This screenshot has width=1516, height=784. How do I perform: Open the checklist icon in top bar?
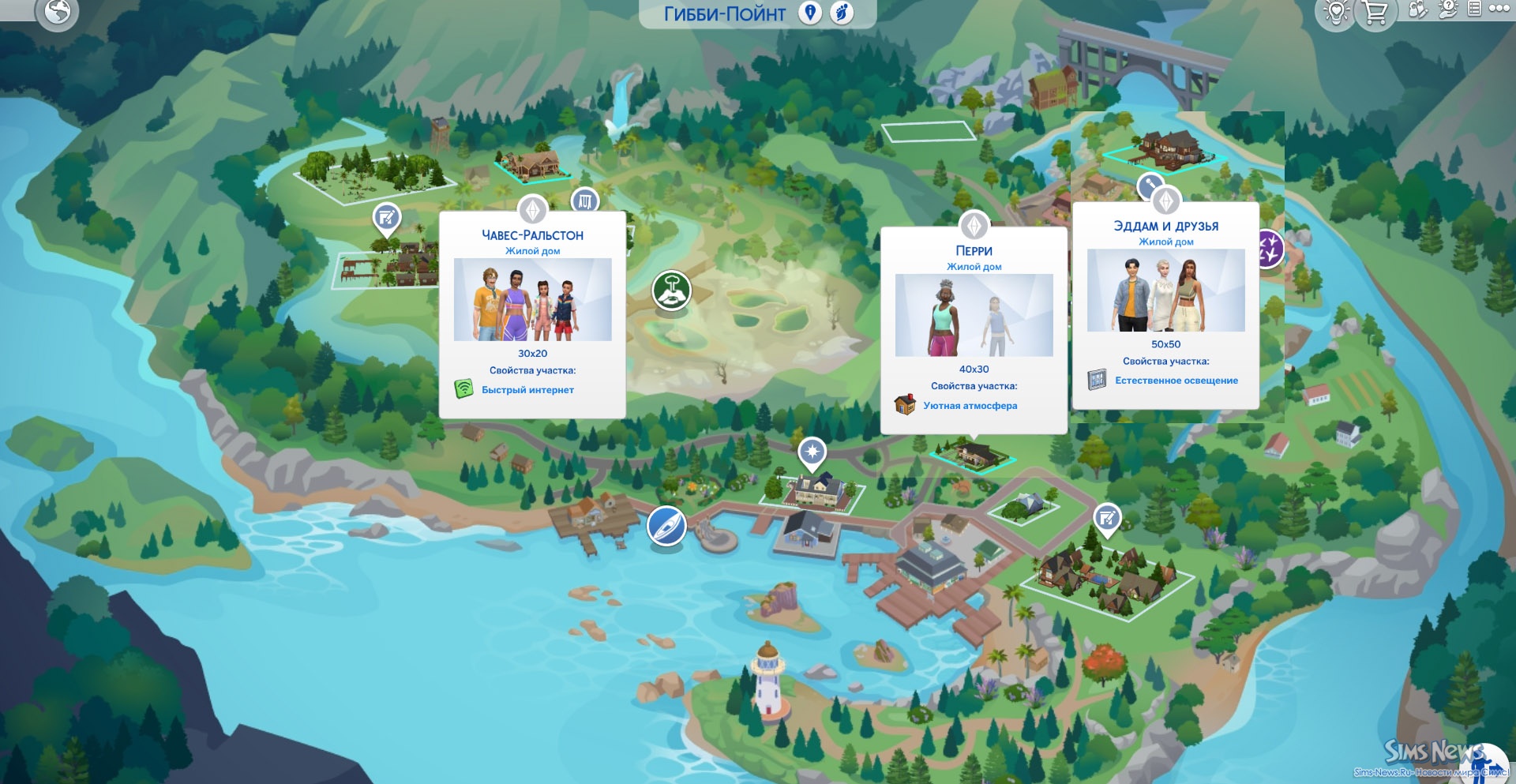pos(1474,9)
